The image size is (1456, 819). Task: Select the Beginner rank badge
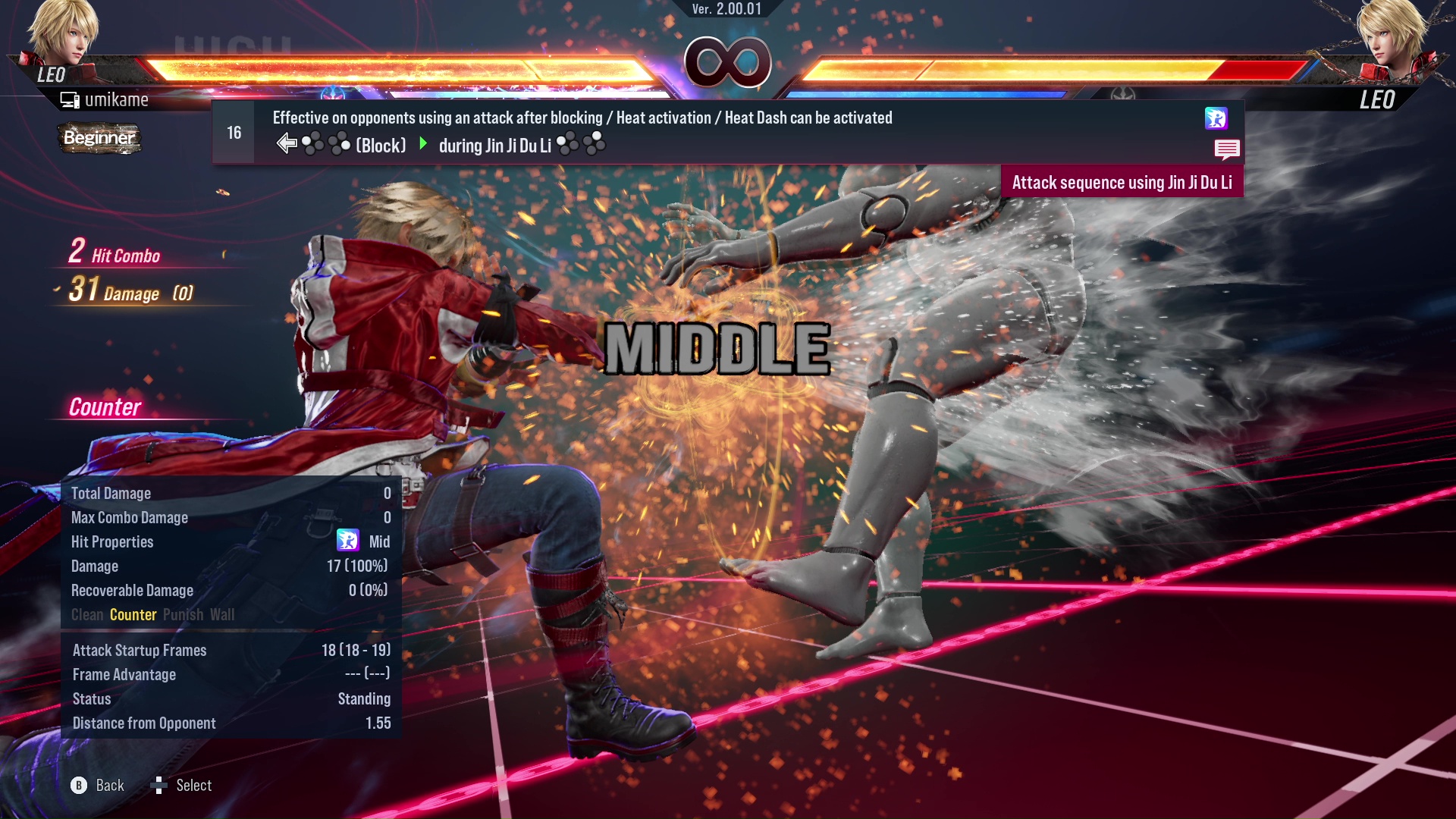(x=99, y=138)
